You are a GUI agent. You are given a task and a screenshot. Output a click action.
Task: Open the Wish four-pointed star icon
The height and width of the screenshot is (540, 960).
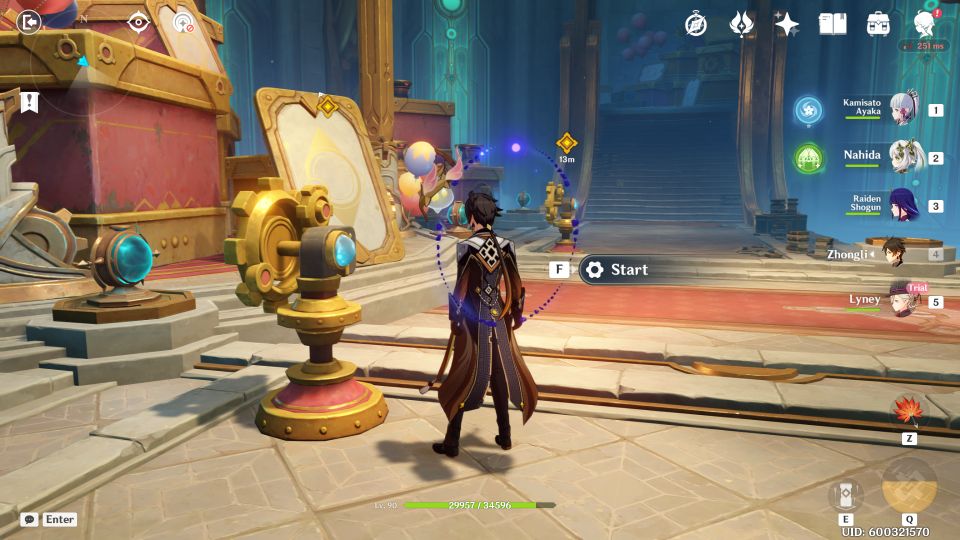coord(787,24)
